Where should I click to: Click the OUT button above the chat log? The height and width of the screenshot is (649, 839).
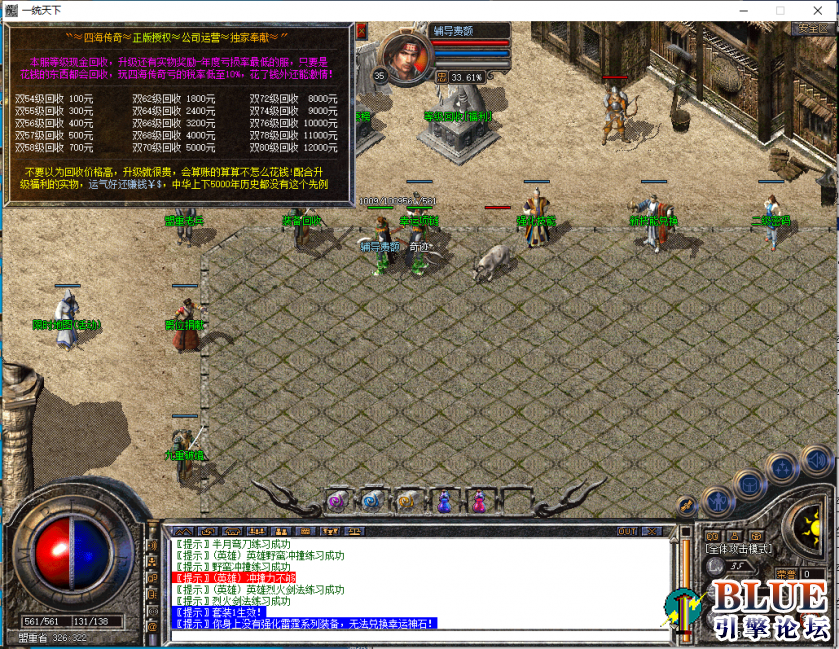pyautogui.click(x=627, y=531)
